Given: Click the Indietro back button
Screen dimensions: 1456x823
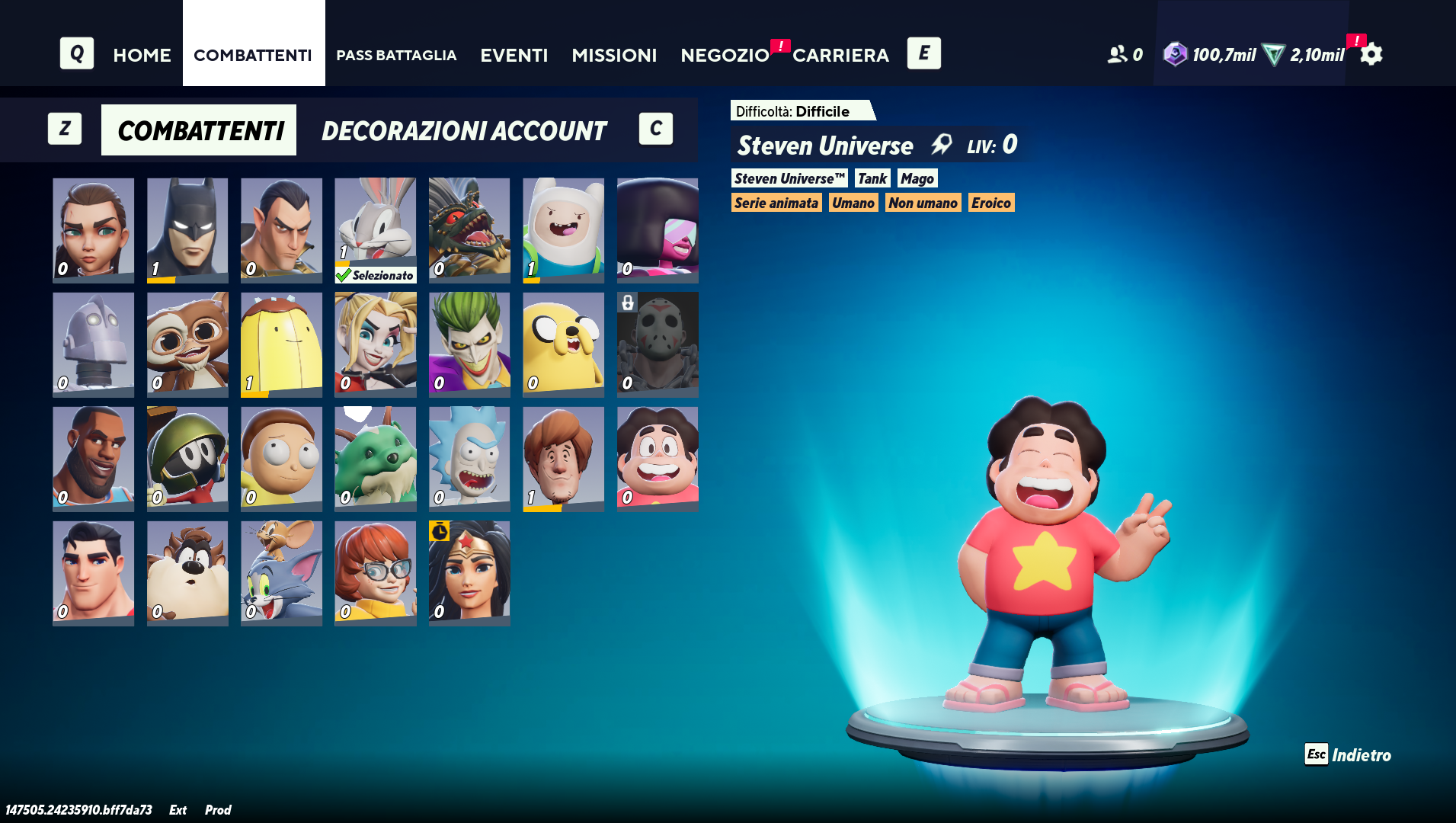Looking at the screenshot, I should point(1349,754).
